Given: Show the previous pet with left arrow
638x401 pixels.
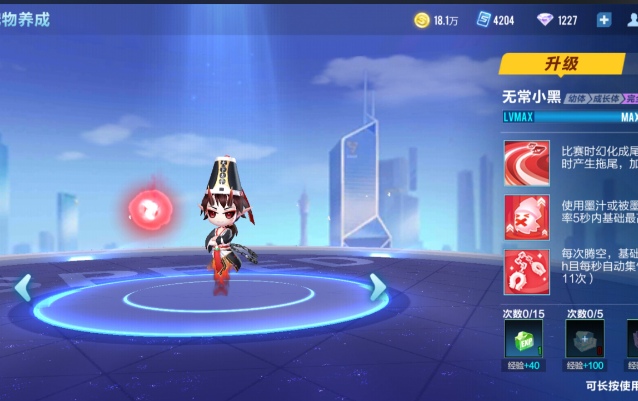Looking at the screenshot, I should click(22, 287).
